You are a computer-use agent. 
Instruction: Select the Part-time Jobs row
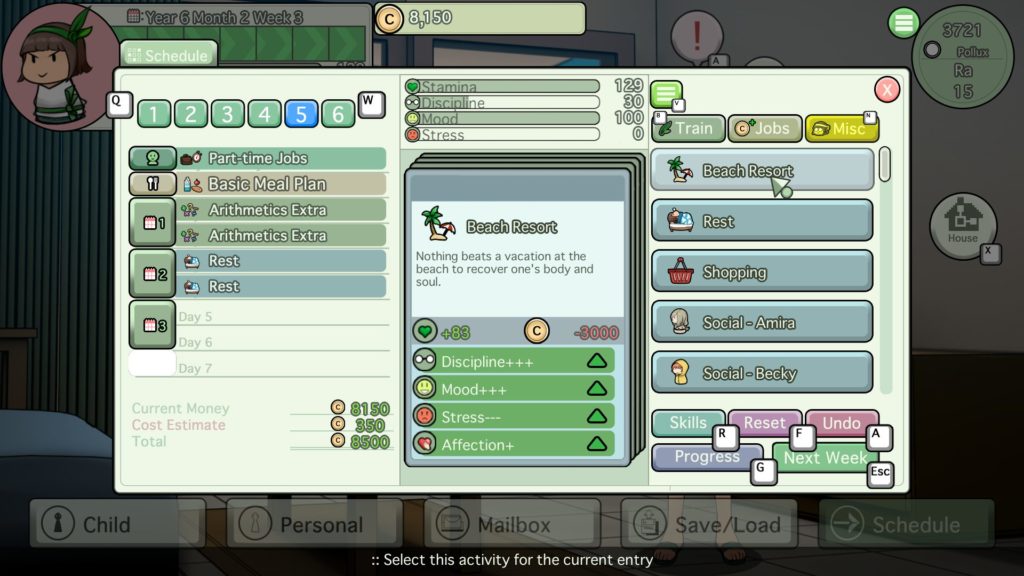tap(258, 158)
